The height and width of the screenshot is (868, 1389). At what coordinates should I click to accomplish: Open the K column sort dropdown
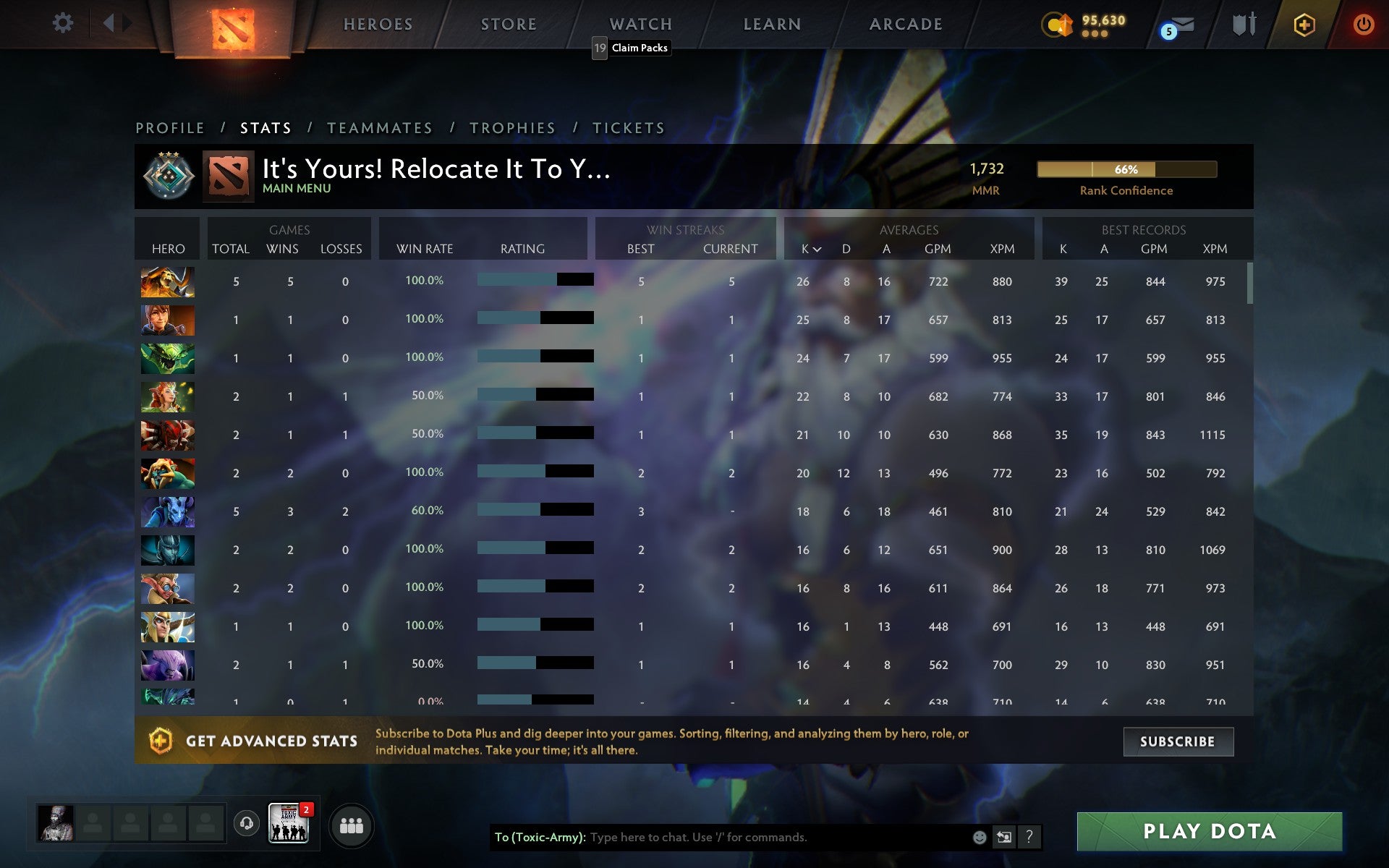point(810,249)
